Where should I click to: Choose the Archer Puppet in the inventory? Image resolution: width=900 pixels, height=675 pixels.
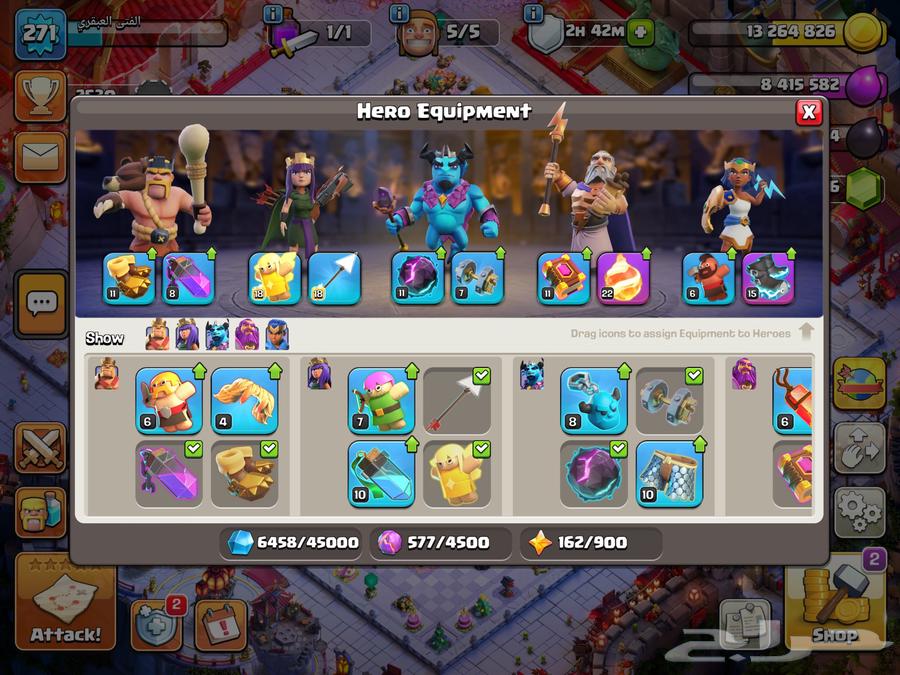381,401
